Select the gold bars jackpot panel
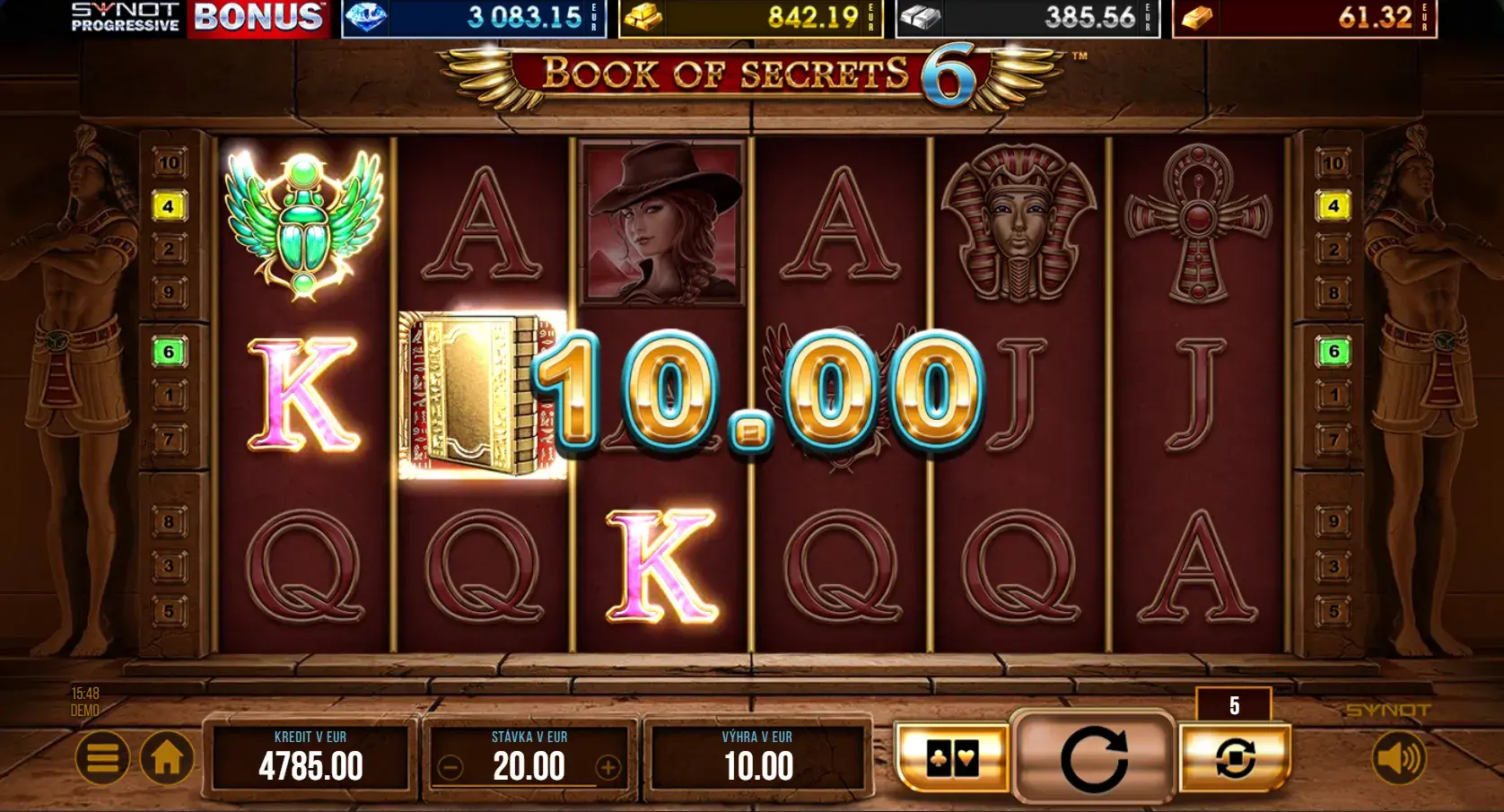1504x812 pixels. [751, 18]
